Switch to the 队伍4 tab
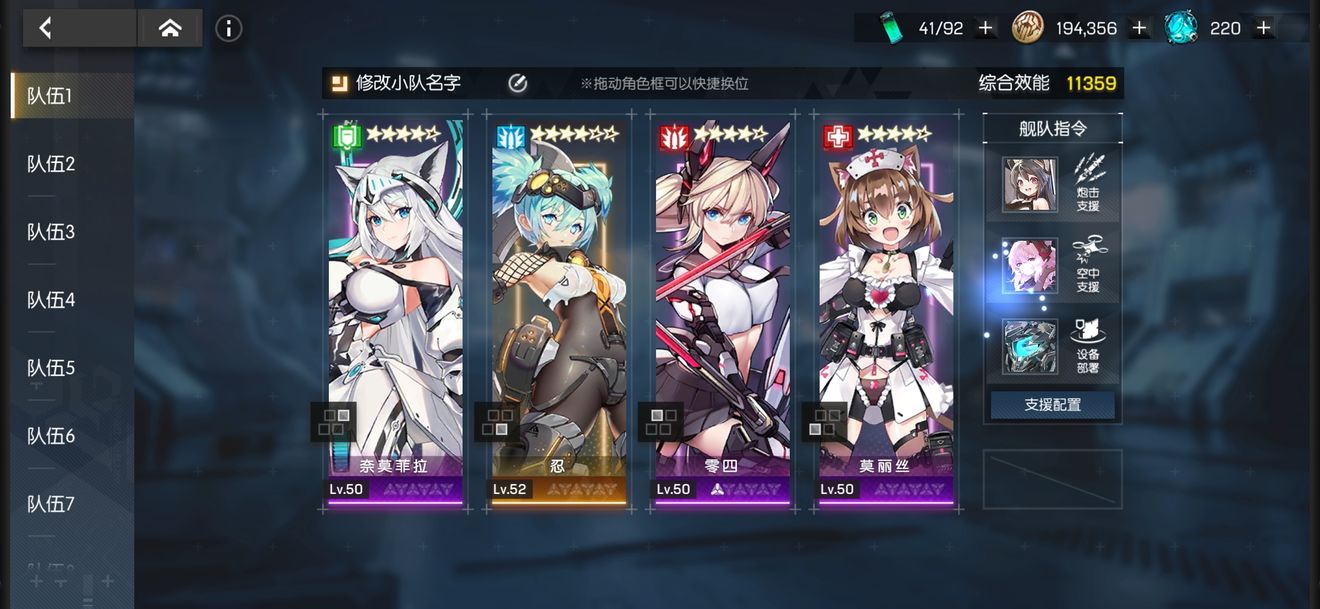This screenshot has width=1320, height=609. [x=52, y=300]
